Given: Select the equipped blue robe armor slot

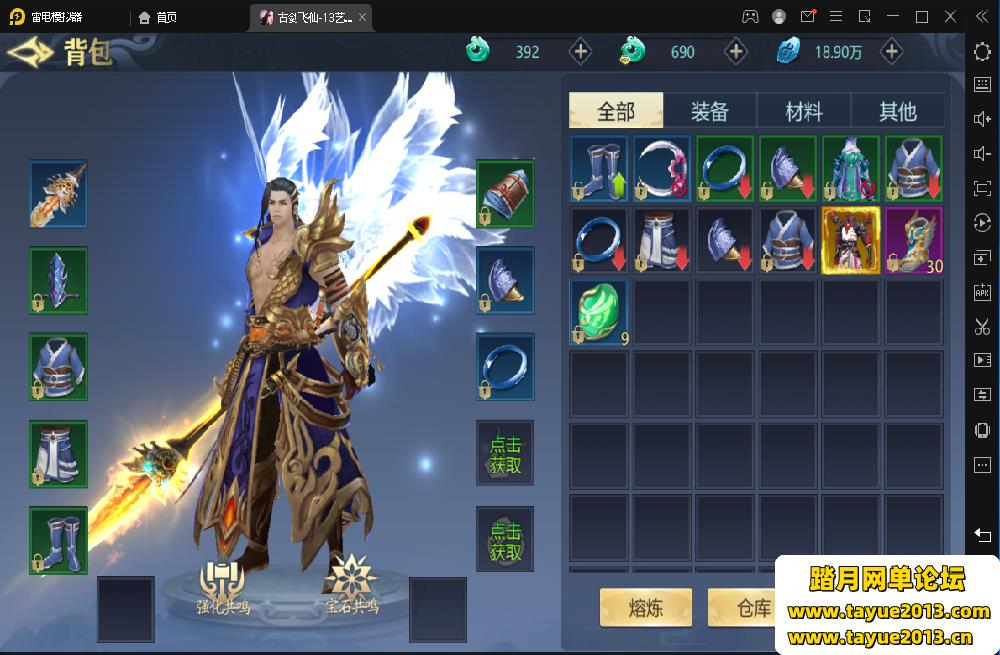Looking at the screenshot, I should click(58, 367).
